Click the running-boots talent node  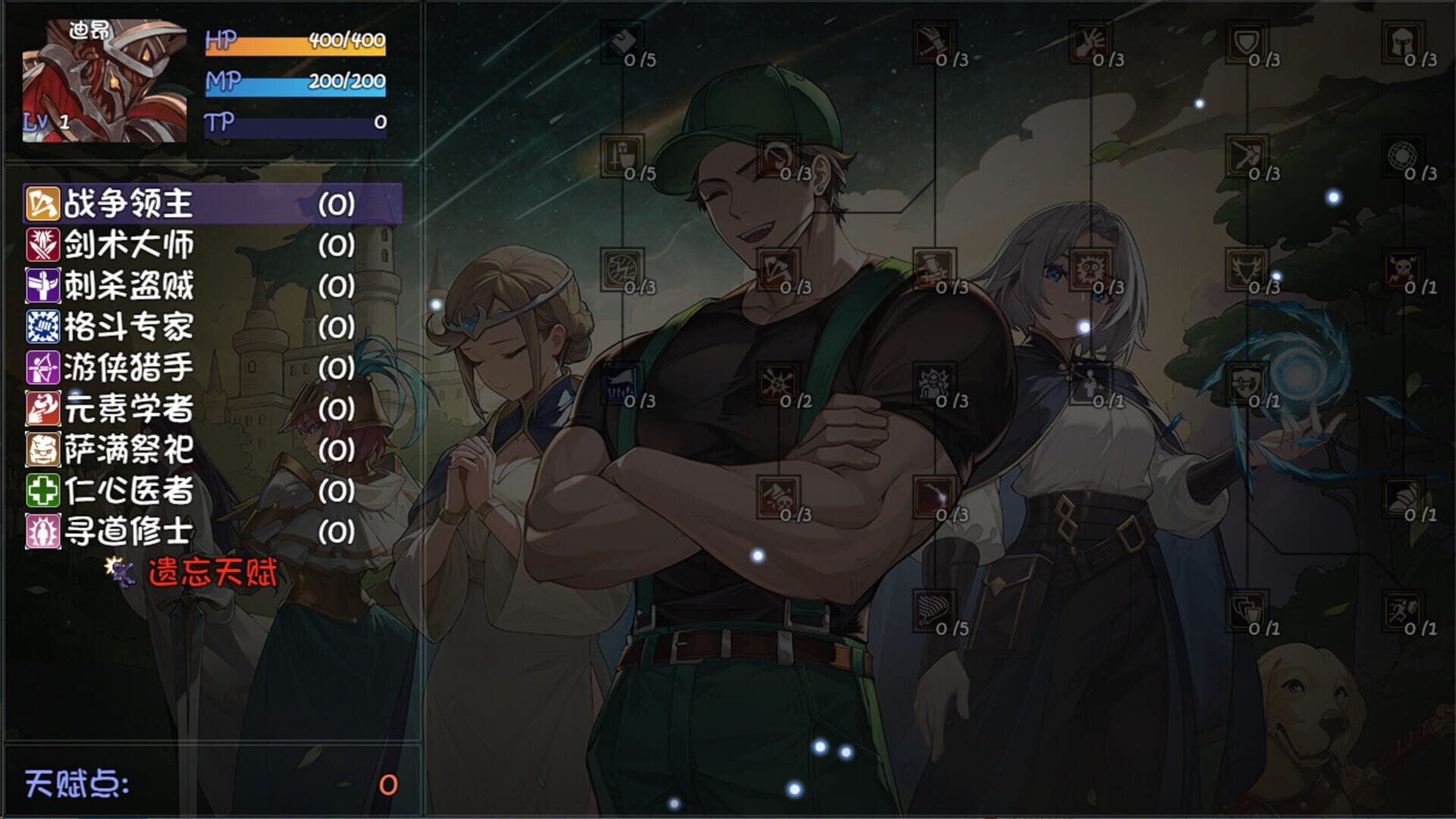(1401, 609)
